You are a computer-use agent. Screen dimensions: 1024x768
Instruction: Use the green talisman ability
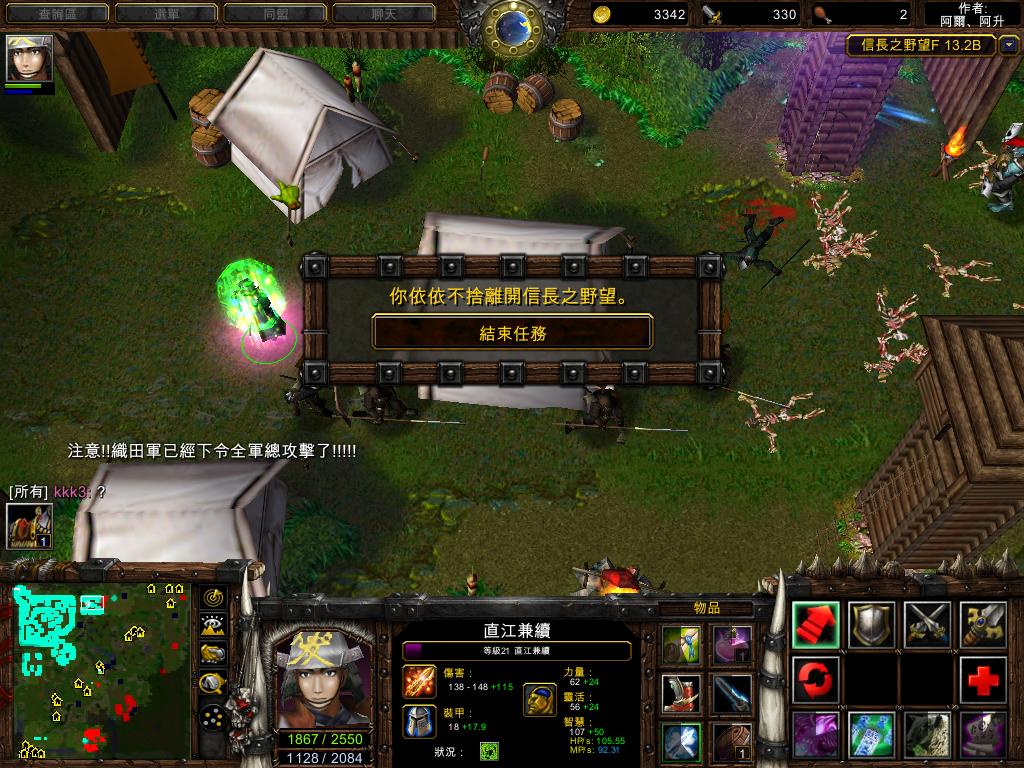click(x=872, y=736)
